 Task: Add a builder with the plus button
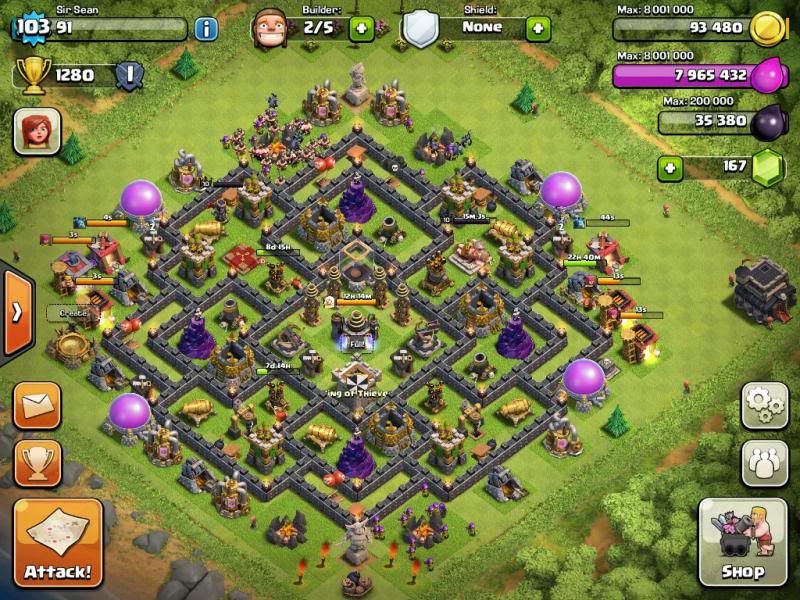362,28
